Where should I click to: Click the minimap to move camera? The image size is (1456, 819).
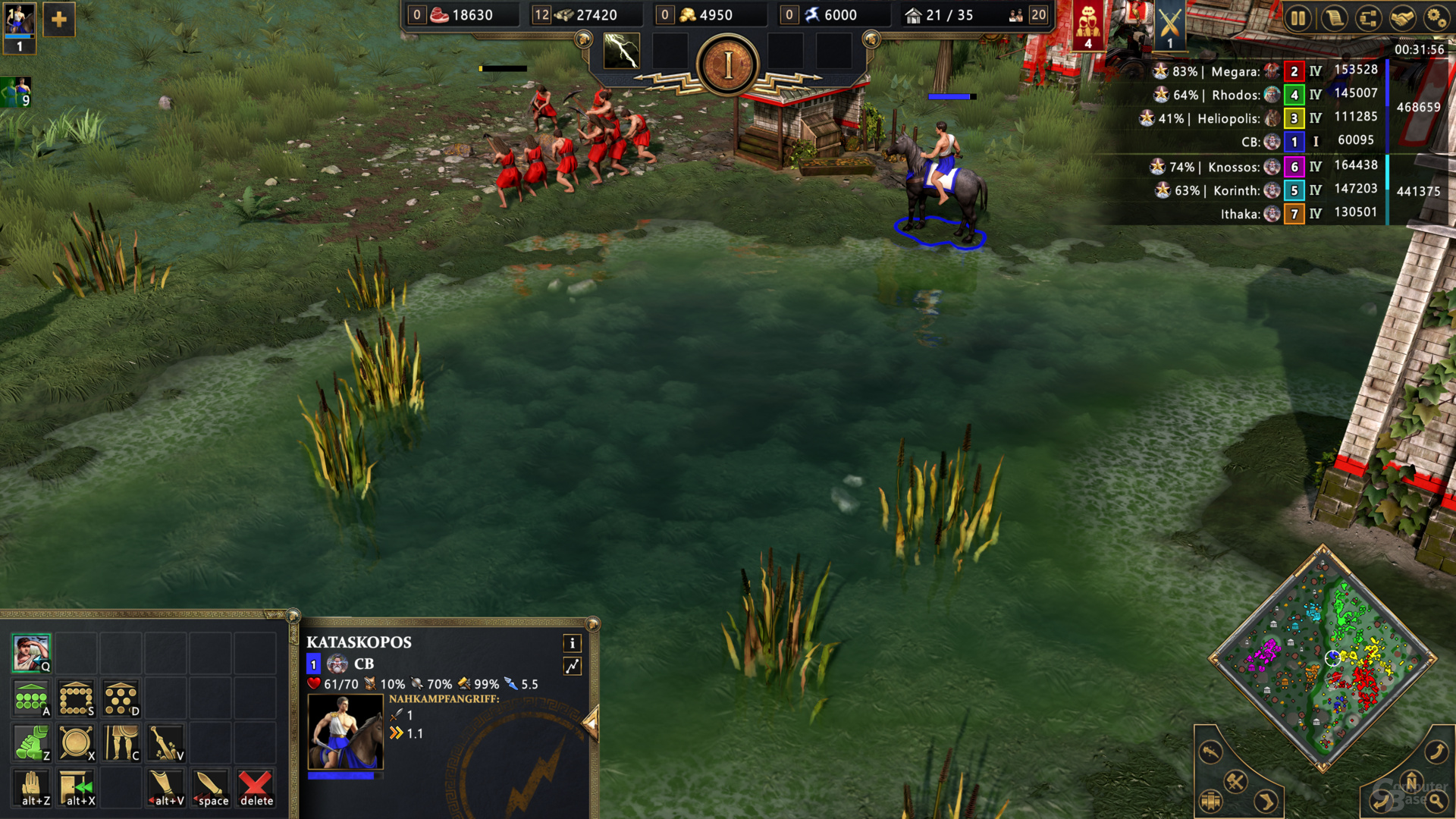pyautogui.click(x=1323, y=658)
